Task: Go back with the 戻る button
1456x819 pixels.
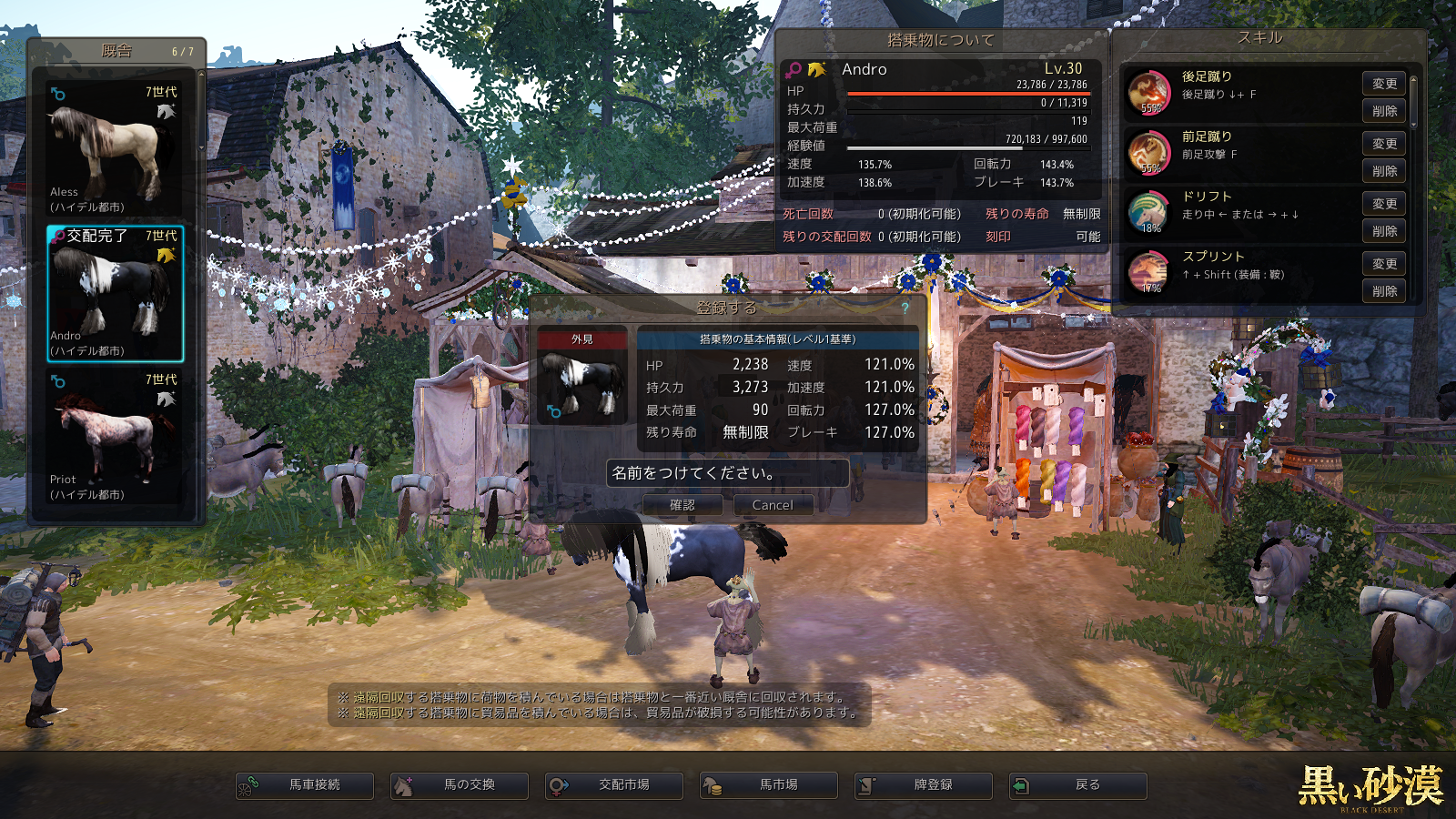Action: point(1078,785)
